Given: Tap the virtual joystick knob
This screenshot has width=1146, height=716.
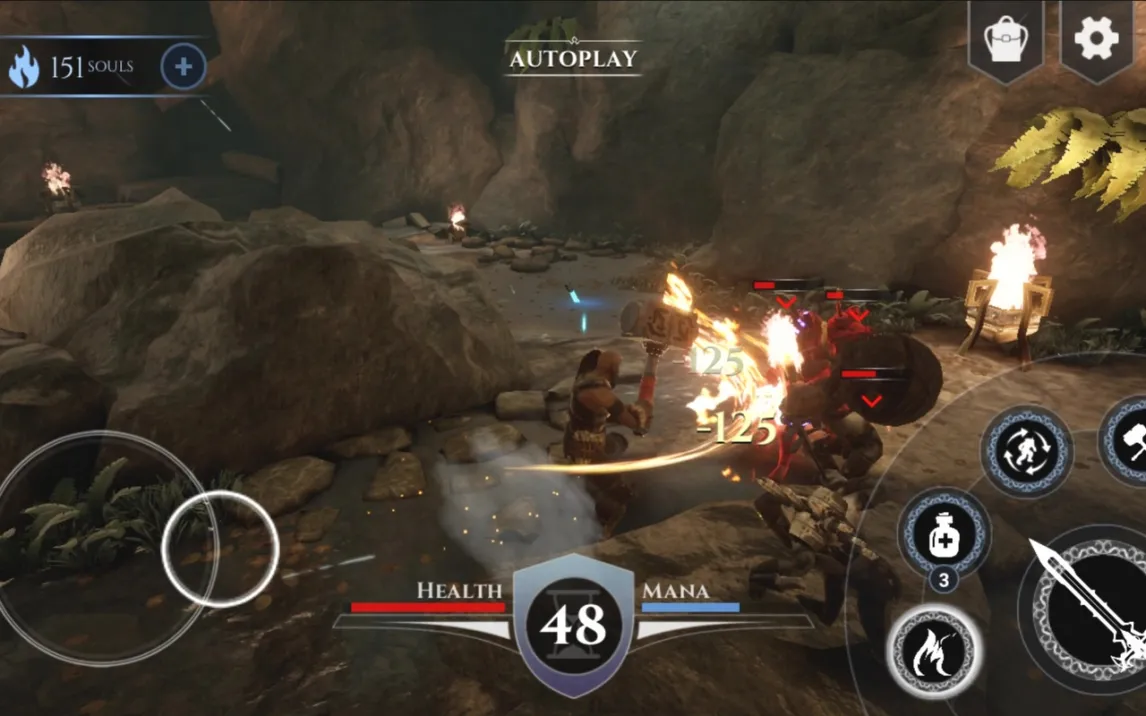Looking at the screenshot, I should pos(219,549).
